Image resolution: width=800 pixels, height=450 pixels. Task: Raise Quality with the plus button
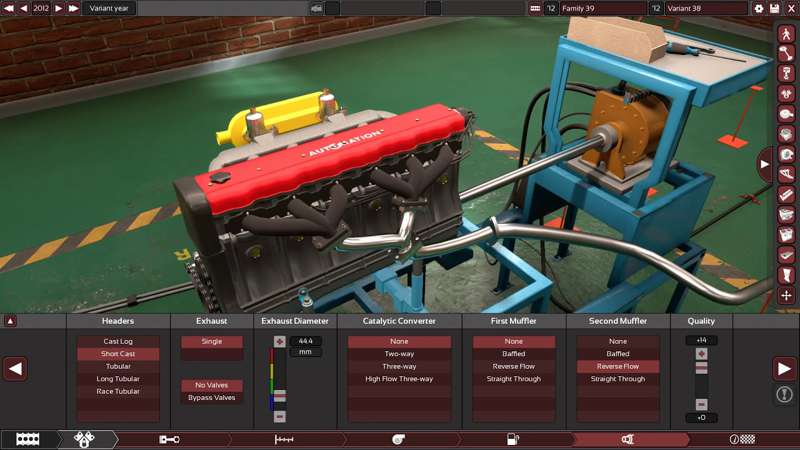701,354
